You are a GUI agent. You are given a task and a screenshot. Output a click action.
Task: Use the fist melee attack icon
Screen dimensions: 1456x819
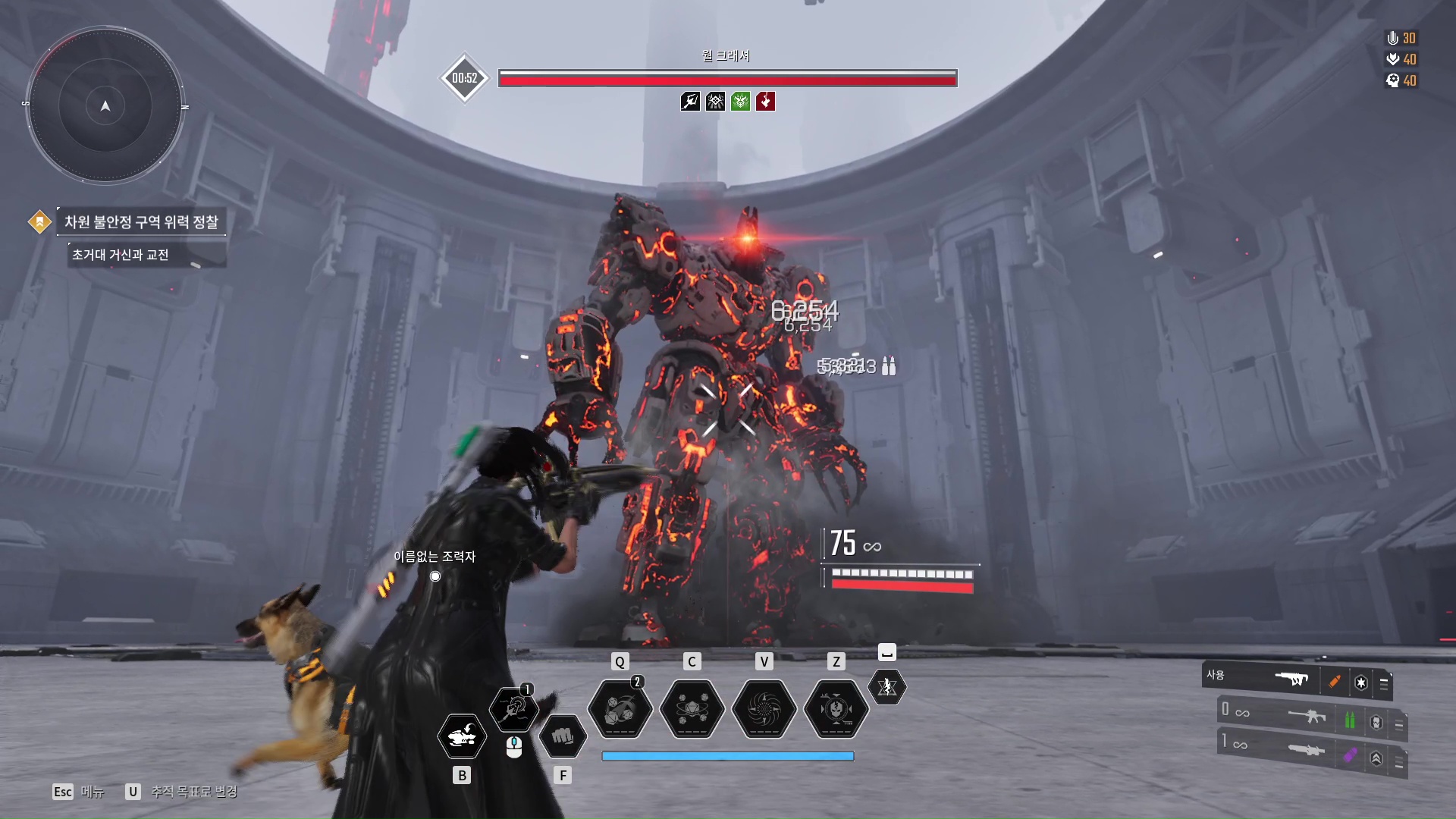(x=562, y=736)
